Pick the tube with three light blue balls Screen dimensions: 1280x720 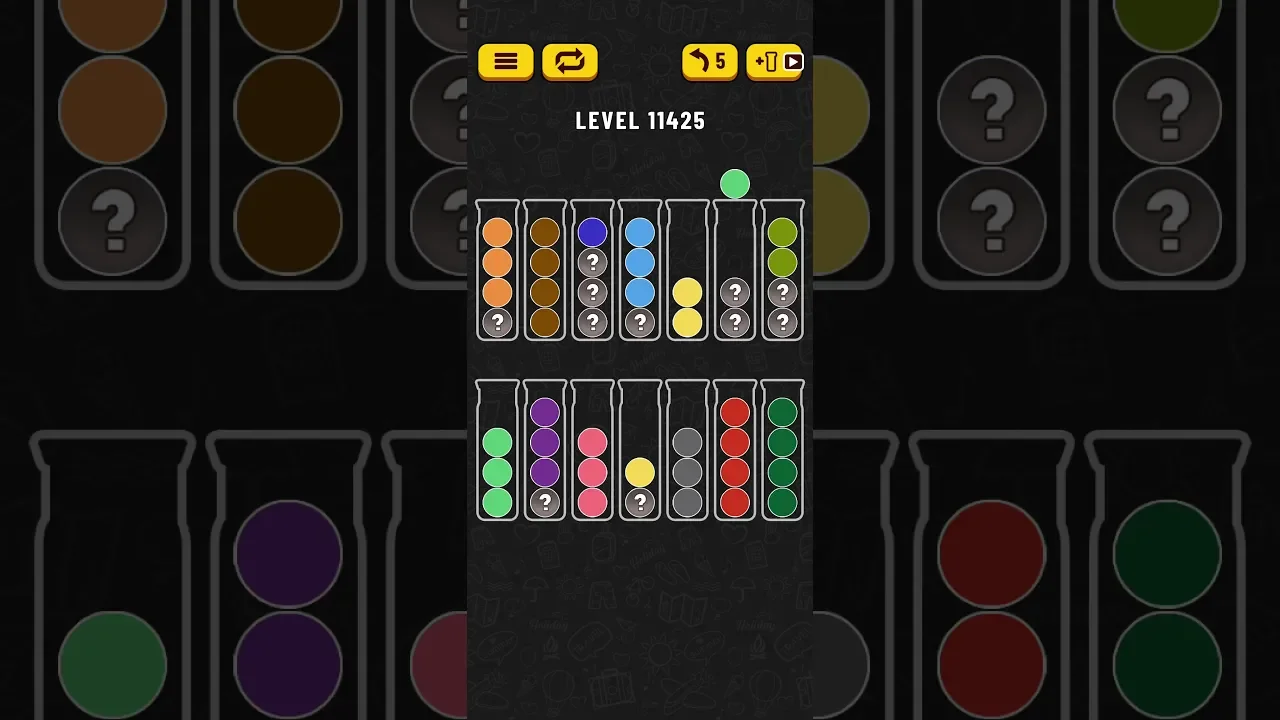tap(640, 272)
